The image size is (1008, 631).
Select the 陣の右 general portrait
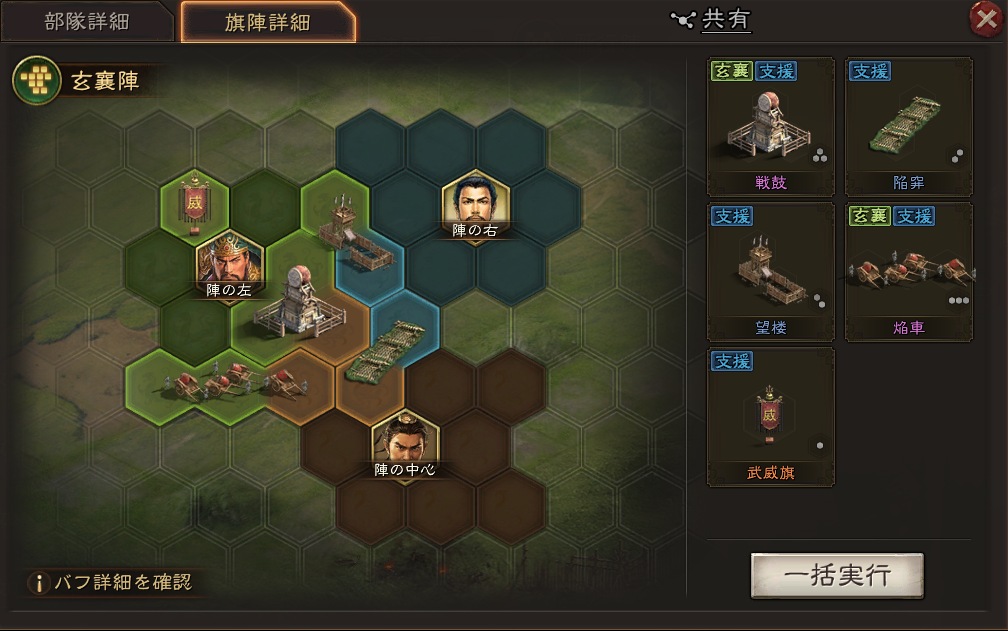point(476,207)
